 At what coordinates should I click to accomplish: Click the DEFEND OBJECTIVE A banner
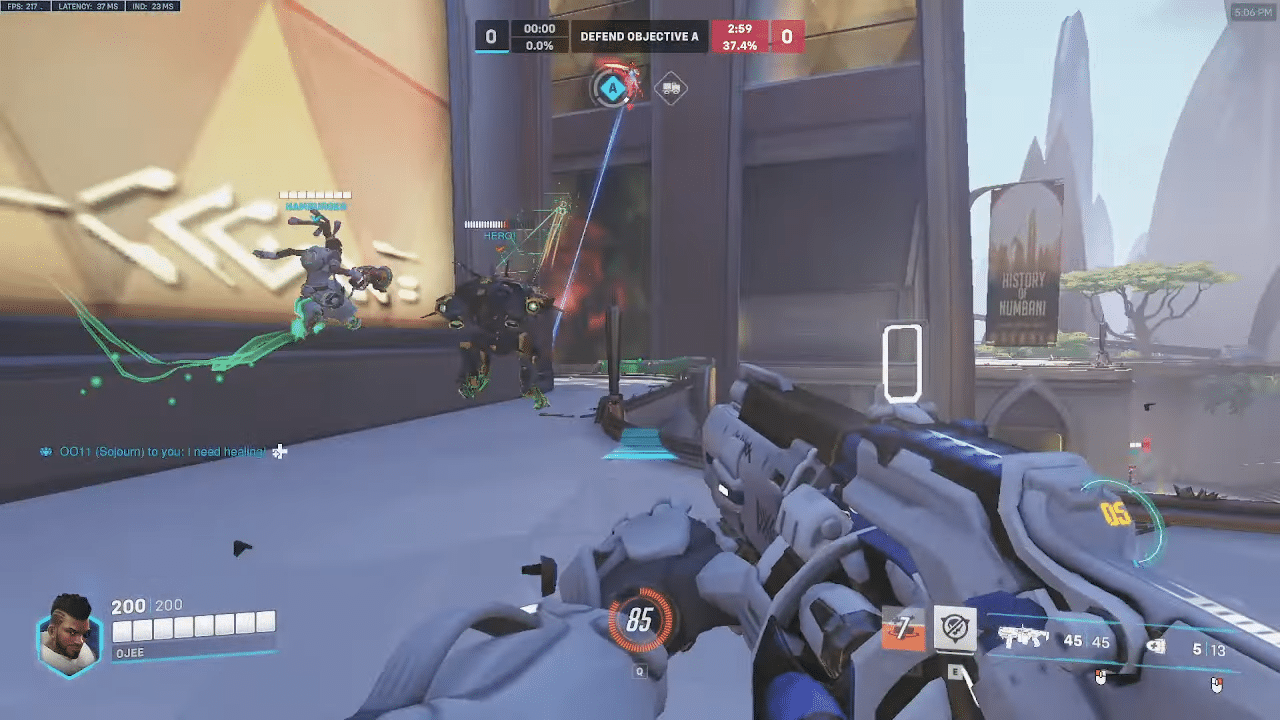pyautogui.click(x=641, y=36)
